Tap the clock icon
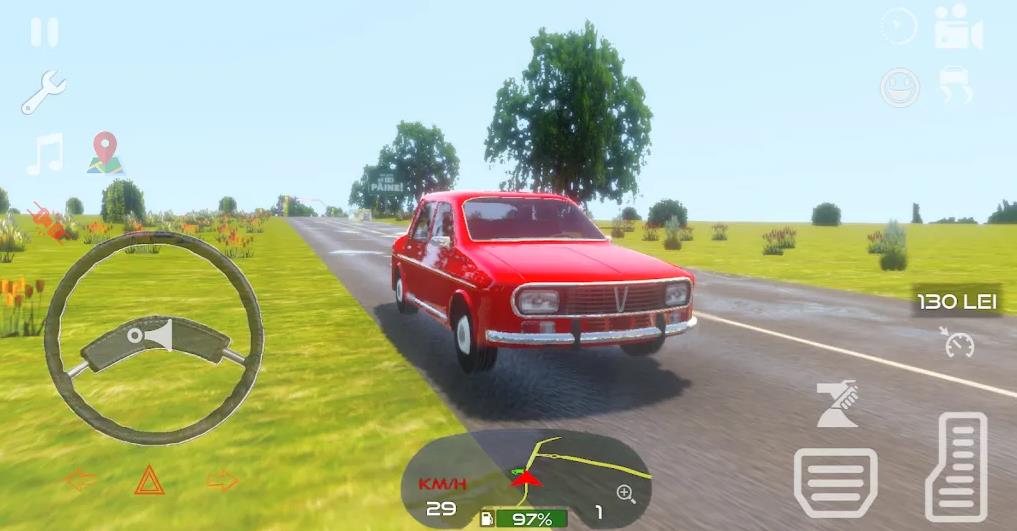 [x=899, y=27]
